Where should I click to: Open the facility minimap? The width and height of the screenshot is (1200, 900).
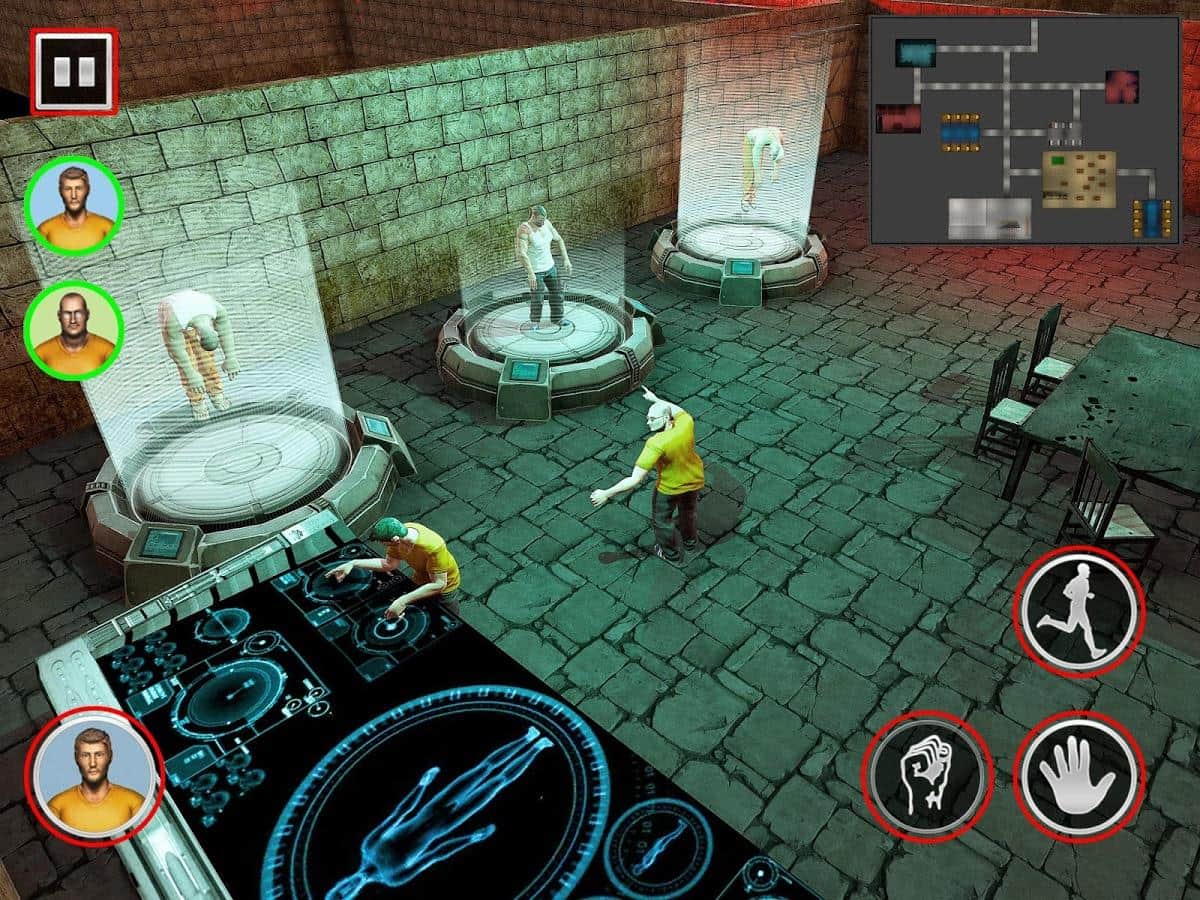(1024, 130)
